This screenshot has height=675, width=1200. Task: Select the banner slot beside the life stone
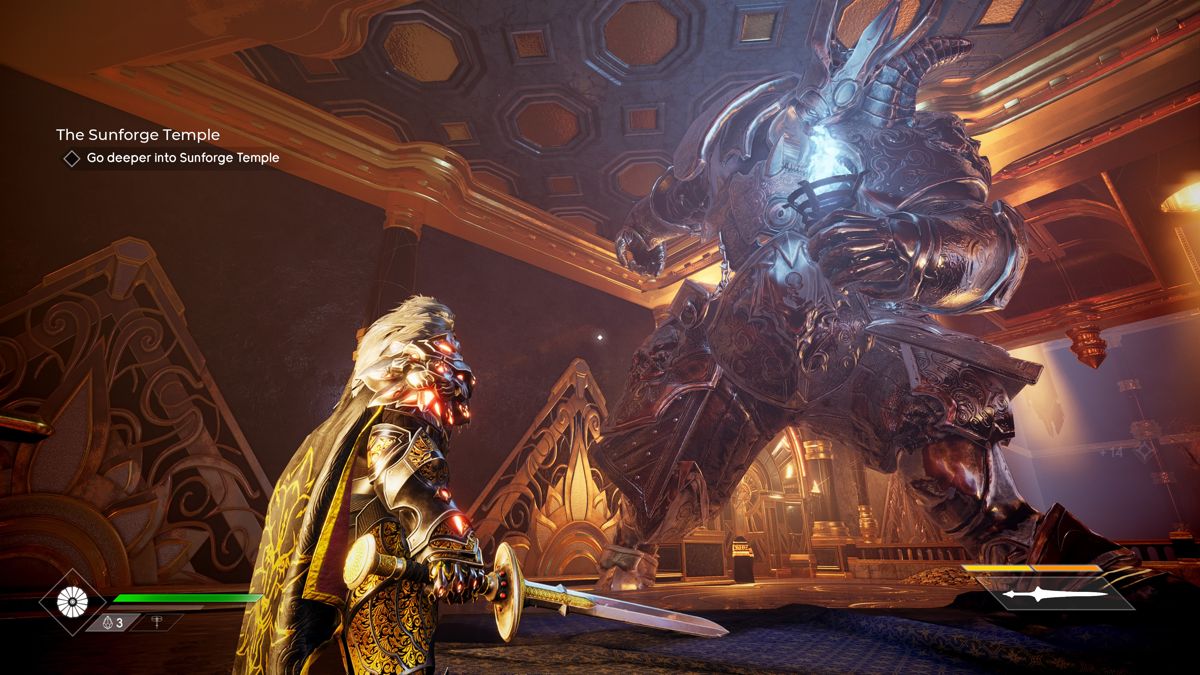[x=157, y=622]
